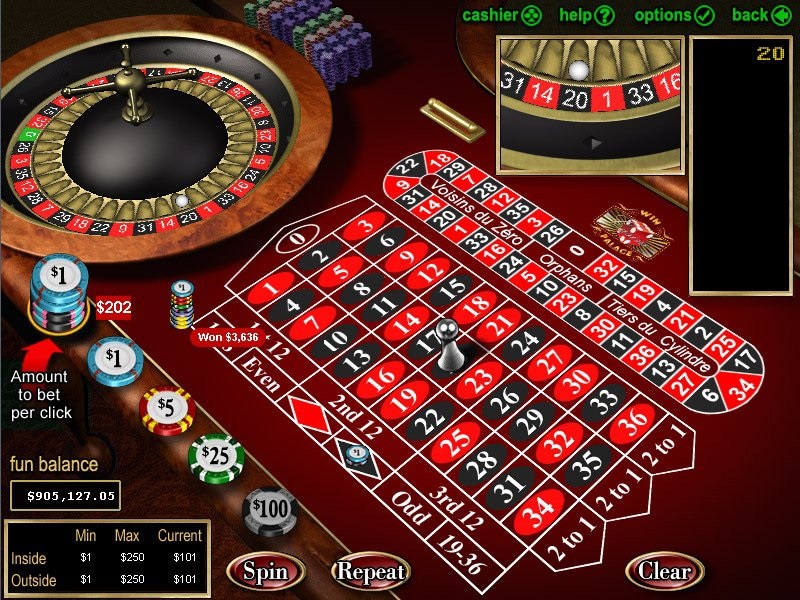Pick the black $100 chip

pos(270,510)
